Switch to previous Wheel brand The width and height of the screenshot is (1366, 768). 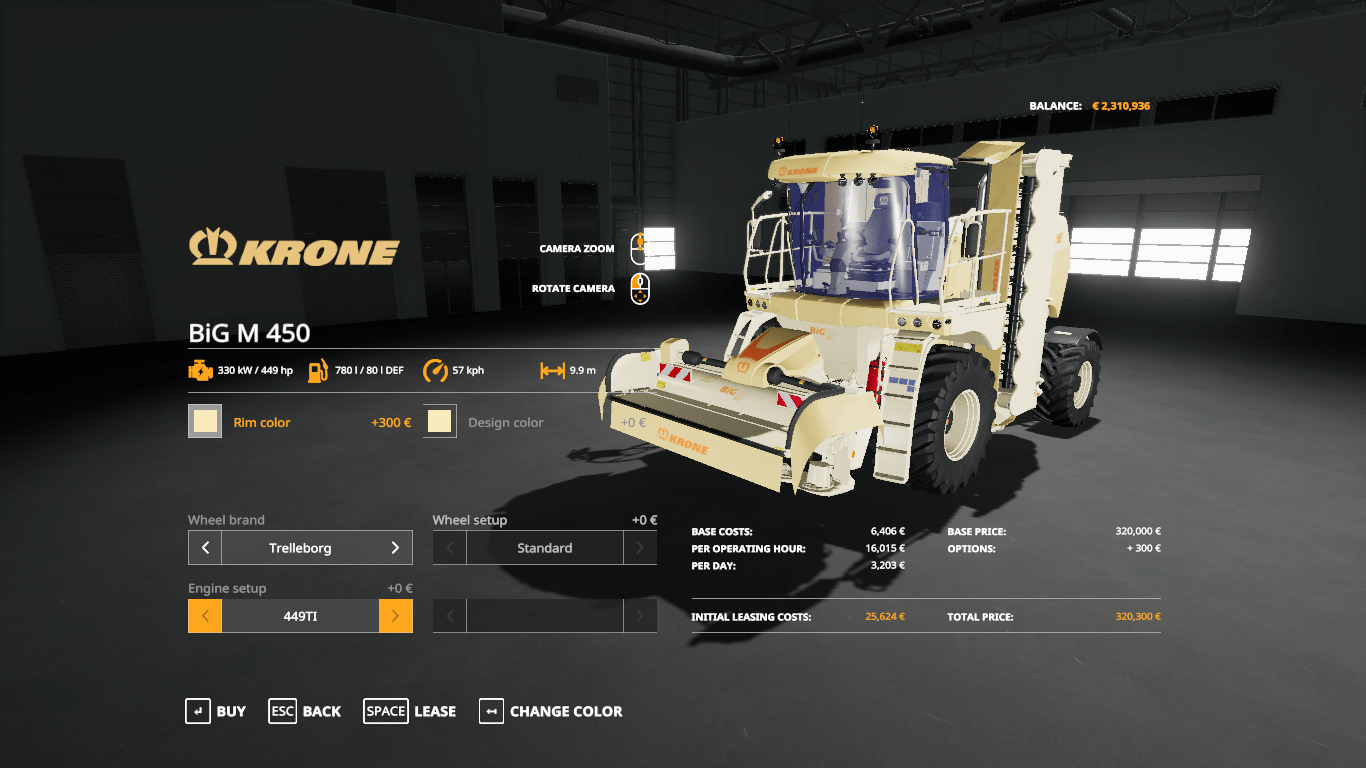point(205,548)
